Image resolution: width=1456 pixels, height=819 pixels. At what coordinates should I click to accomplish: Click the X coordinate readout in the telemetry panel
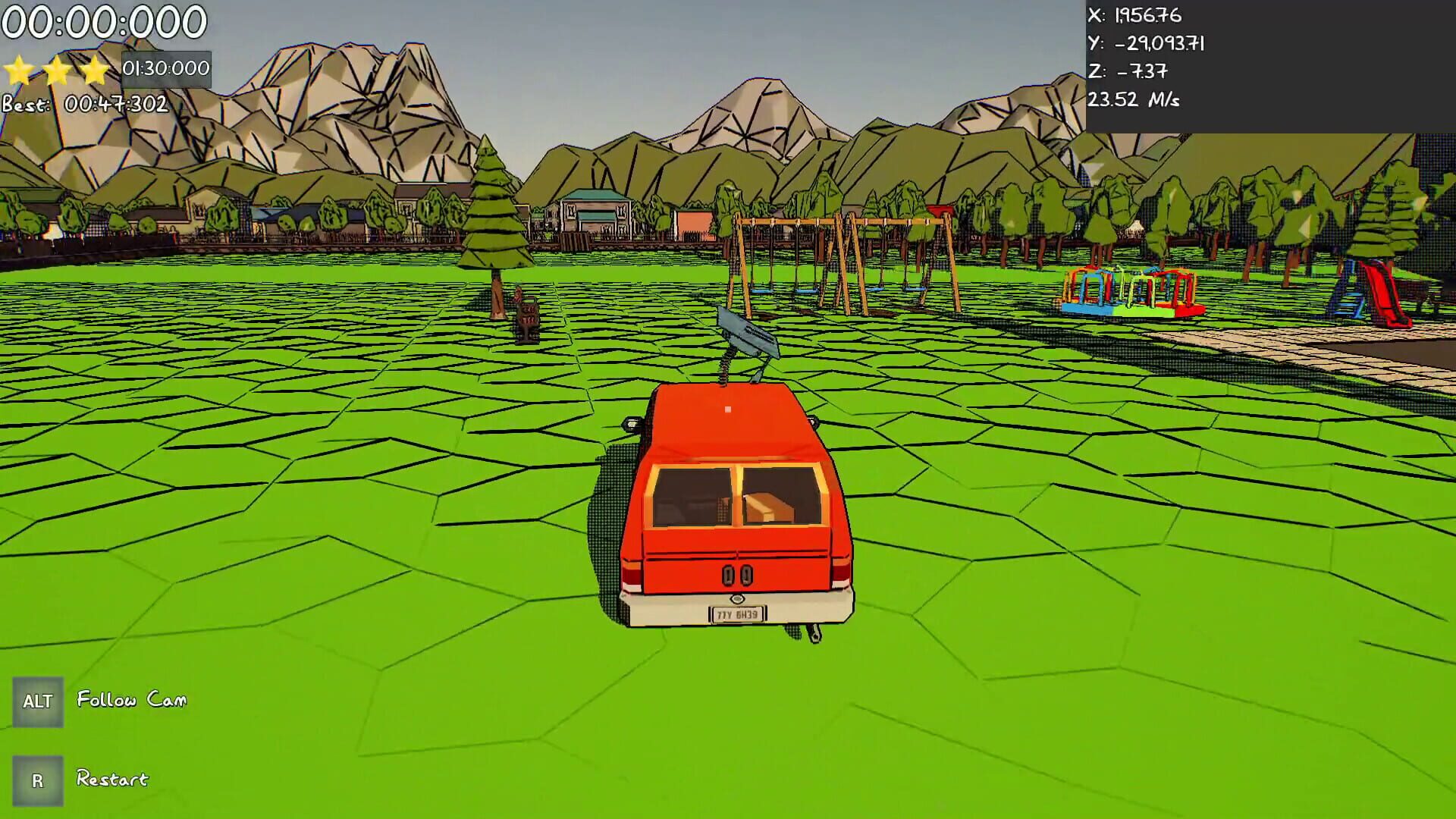click(x=1137, y=14)
